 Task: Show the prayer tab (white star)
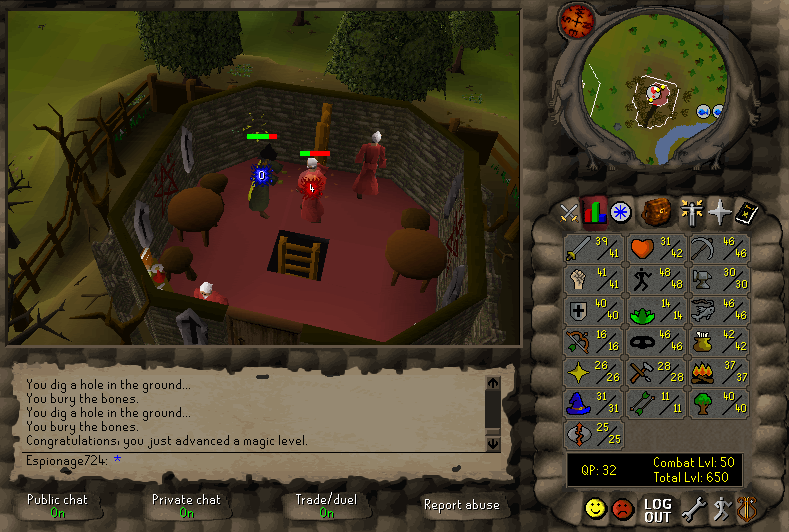(x=719, y=212)
